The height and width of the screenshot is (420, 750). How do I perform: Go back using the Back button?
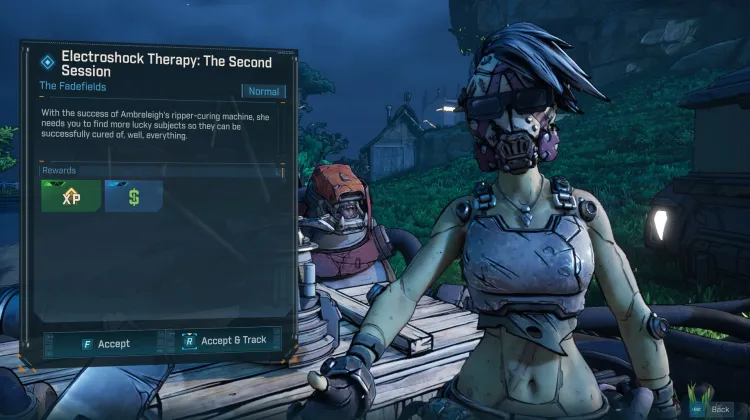(x=714, y=410)
